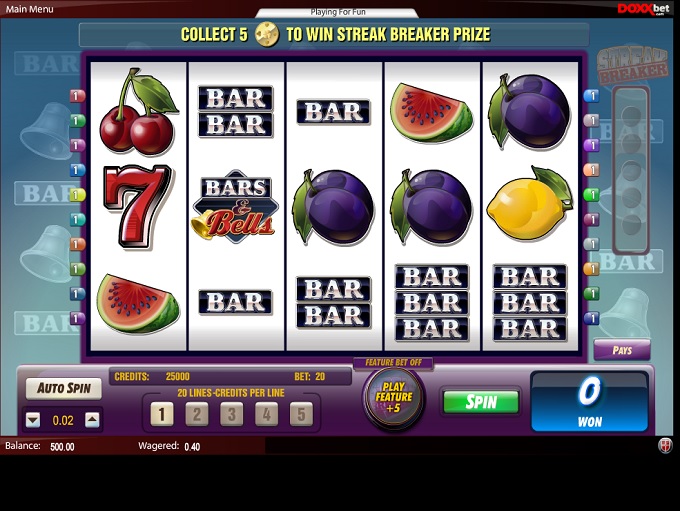Set 3 credits per line
The width and height of the screenshot is (680, 511).
tap(232, 414)
